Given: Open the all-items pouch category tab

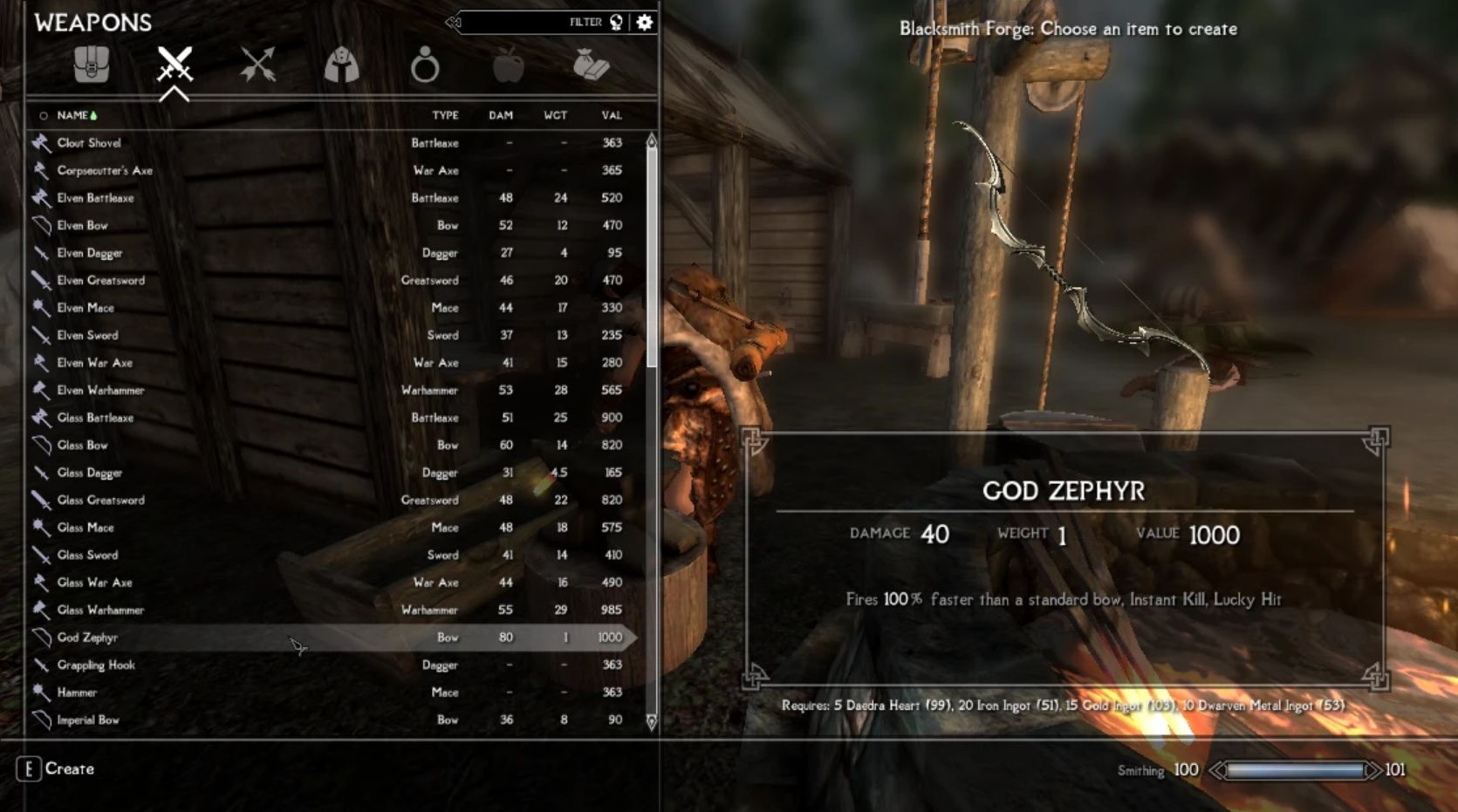Looking at the screenshot, I should tap(91, 65).
